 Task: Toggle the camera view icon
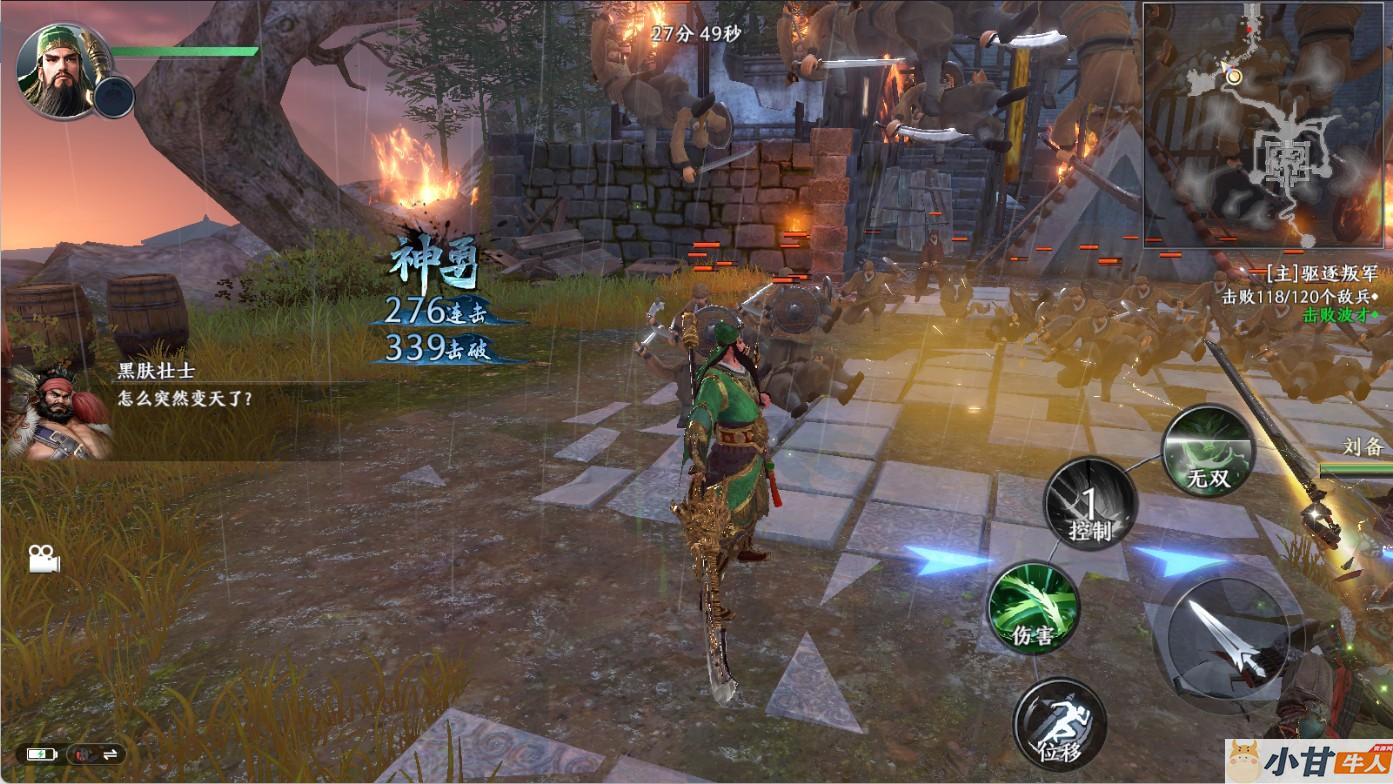(43, 558)
